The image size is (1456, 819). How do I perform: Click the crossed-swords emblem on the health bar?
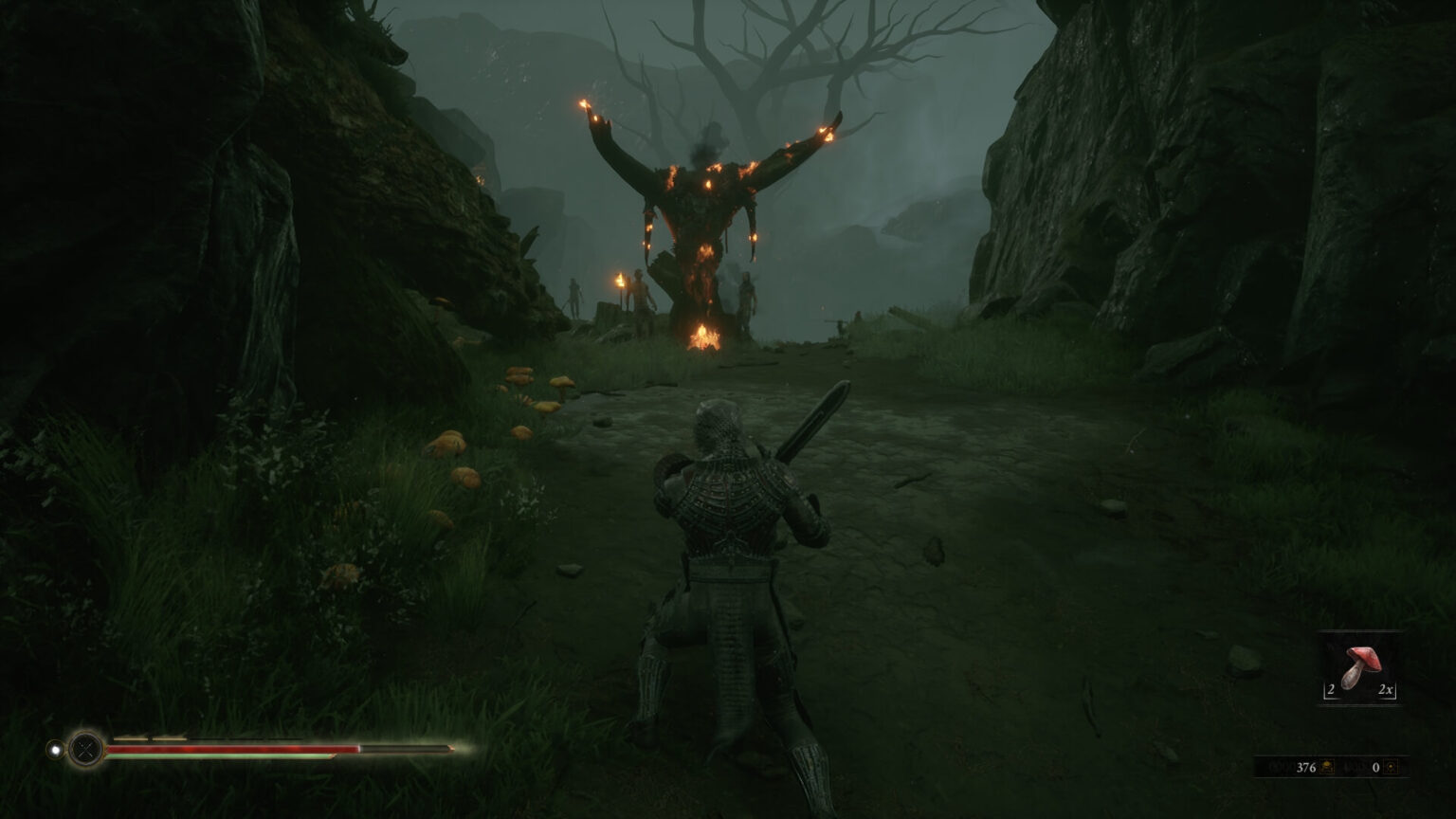[85, 750]
